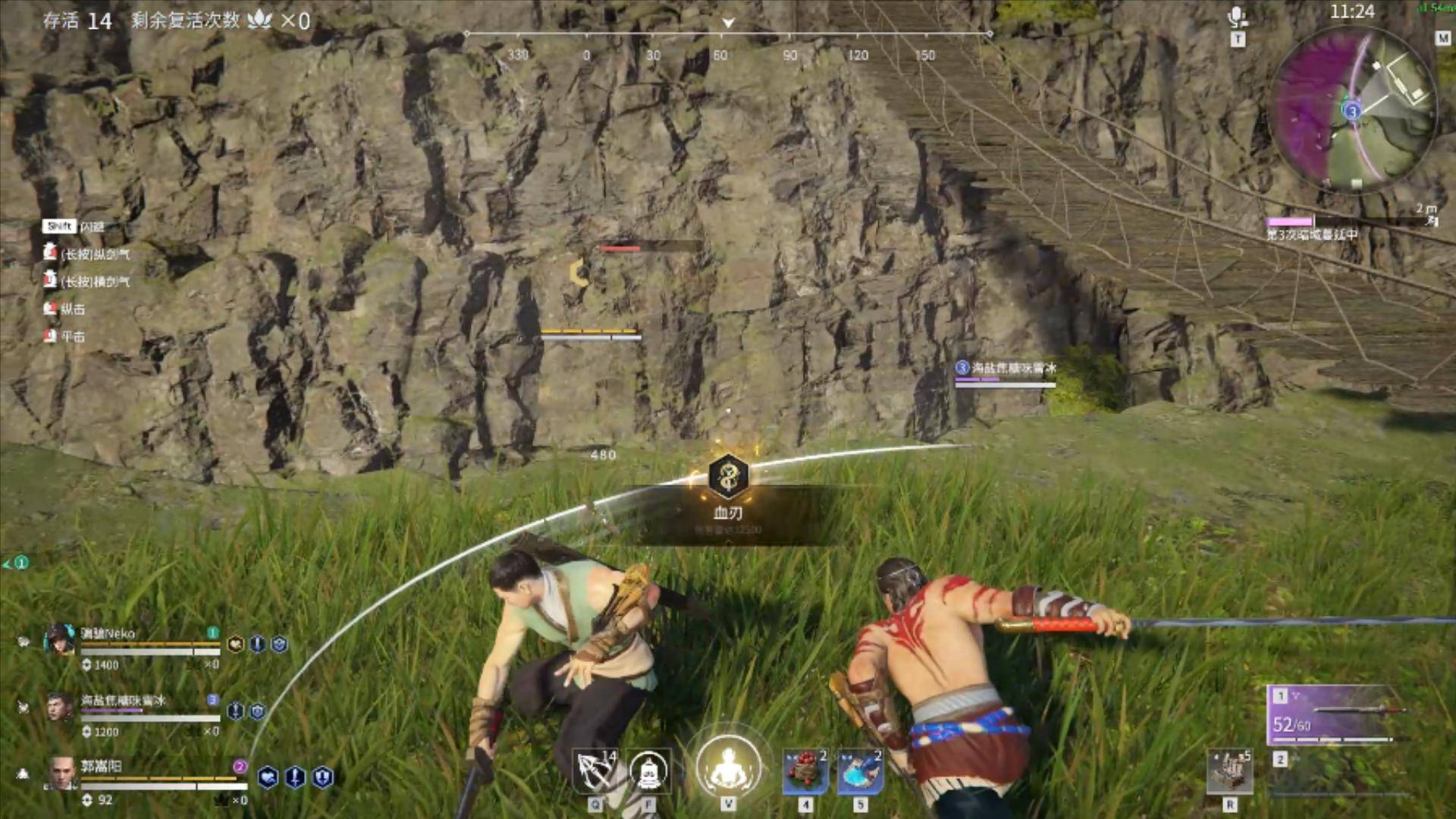Select teammate Neko's portrait

[x=59, y=640]
